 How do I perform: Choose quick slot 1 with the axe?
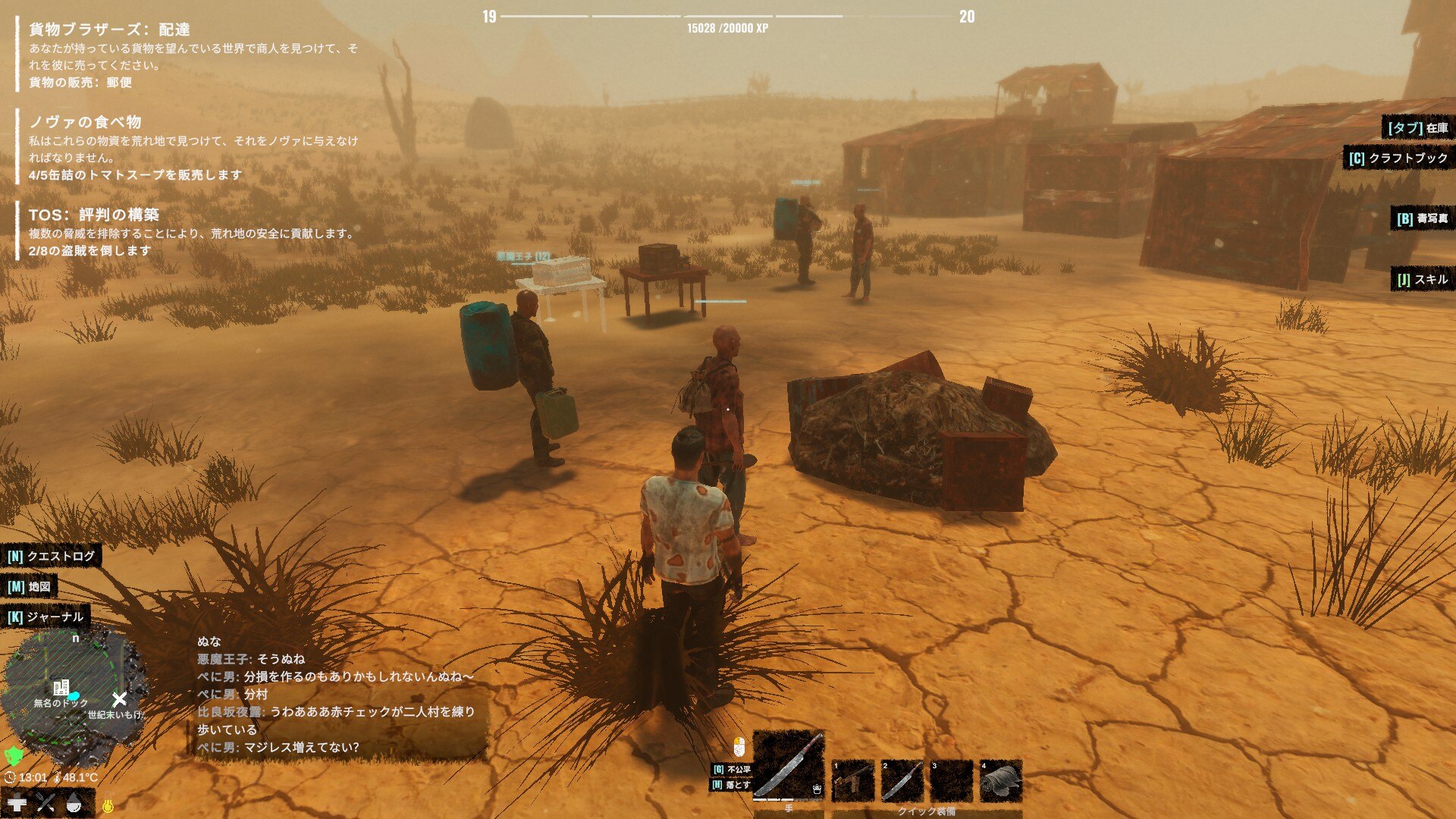coord(852,780)
